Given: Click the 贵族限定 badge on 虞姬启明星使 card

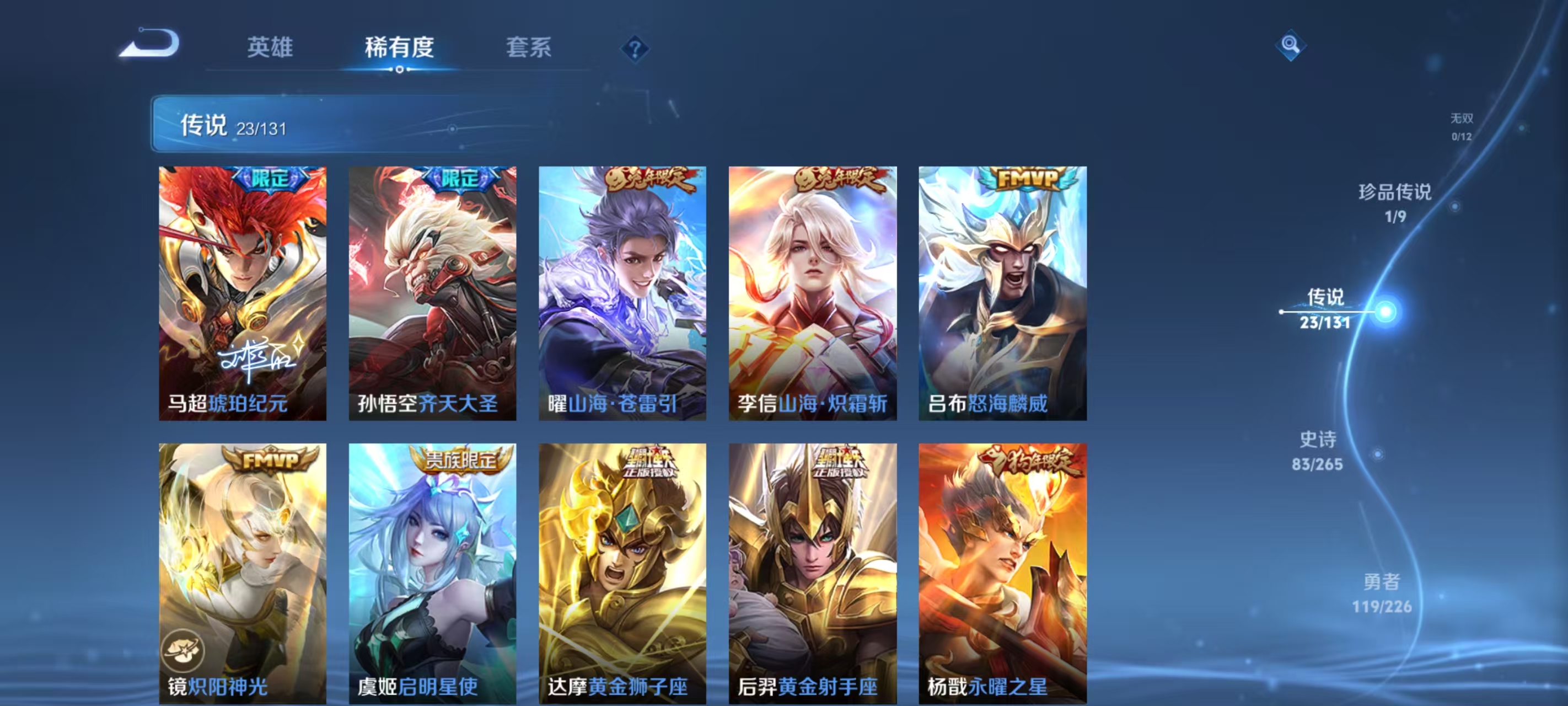Looking at the screenshot, I should [x=460, y=461].
